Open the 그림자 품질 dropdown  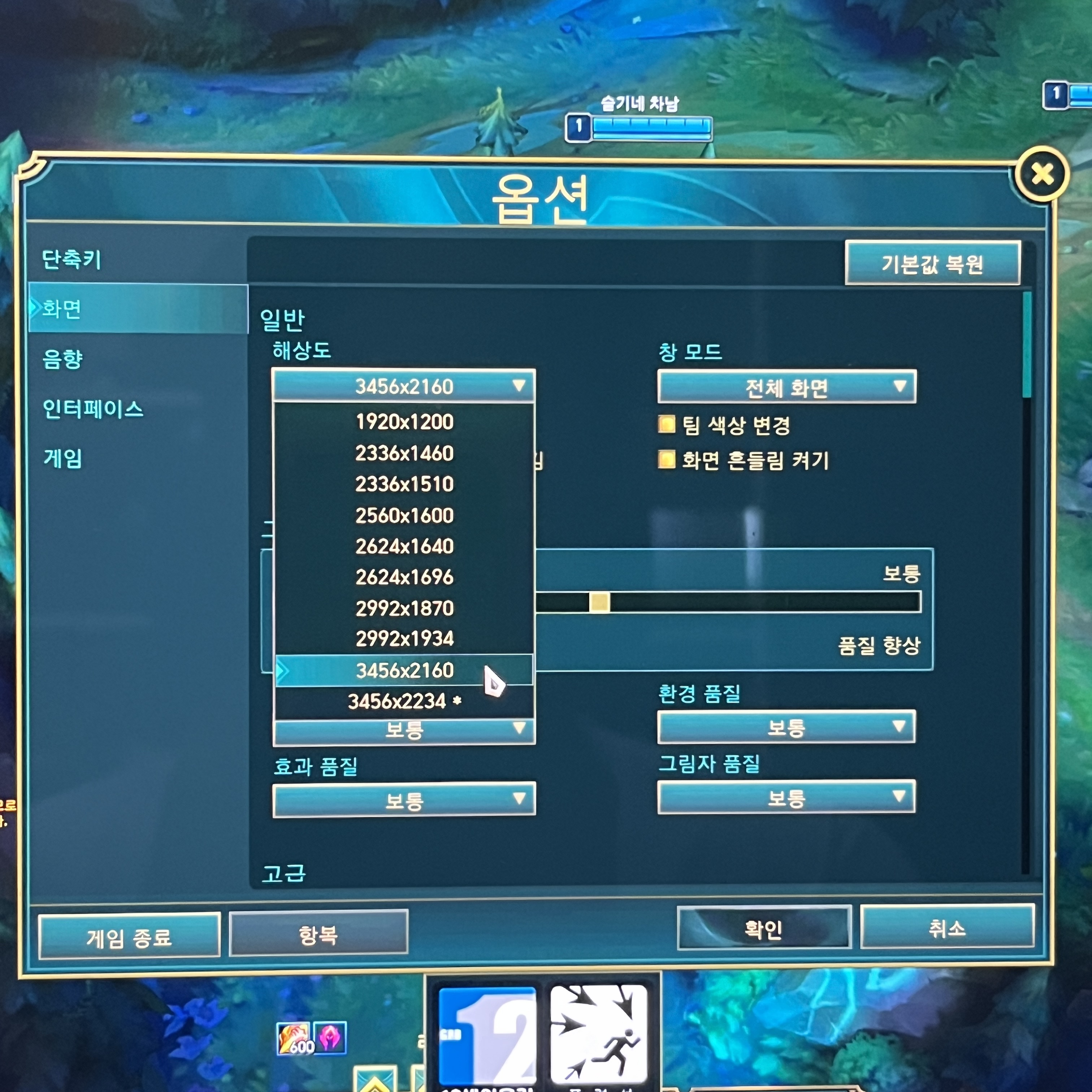[x=786, y=799]
